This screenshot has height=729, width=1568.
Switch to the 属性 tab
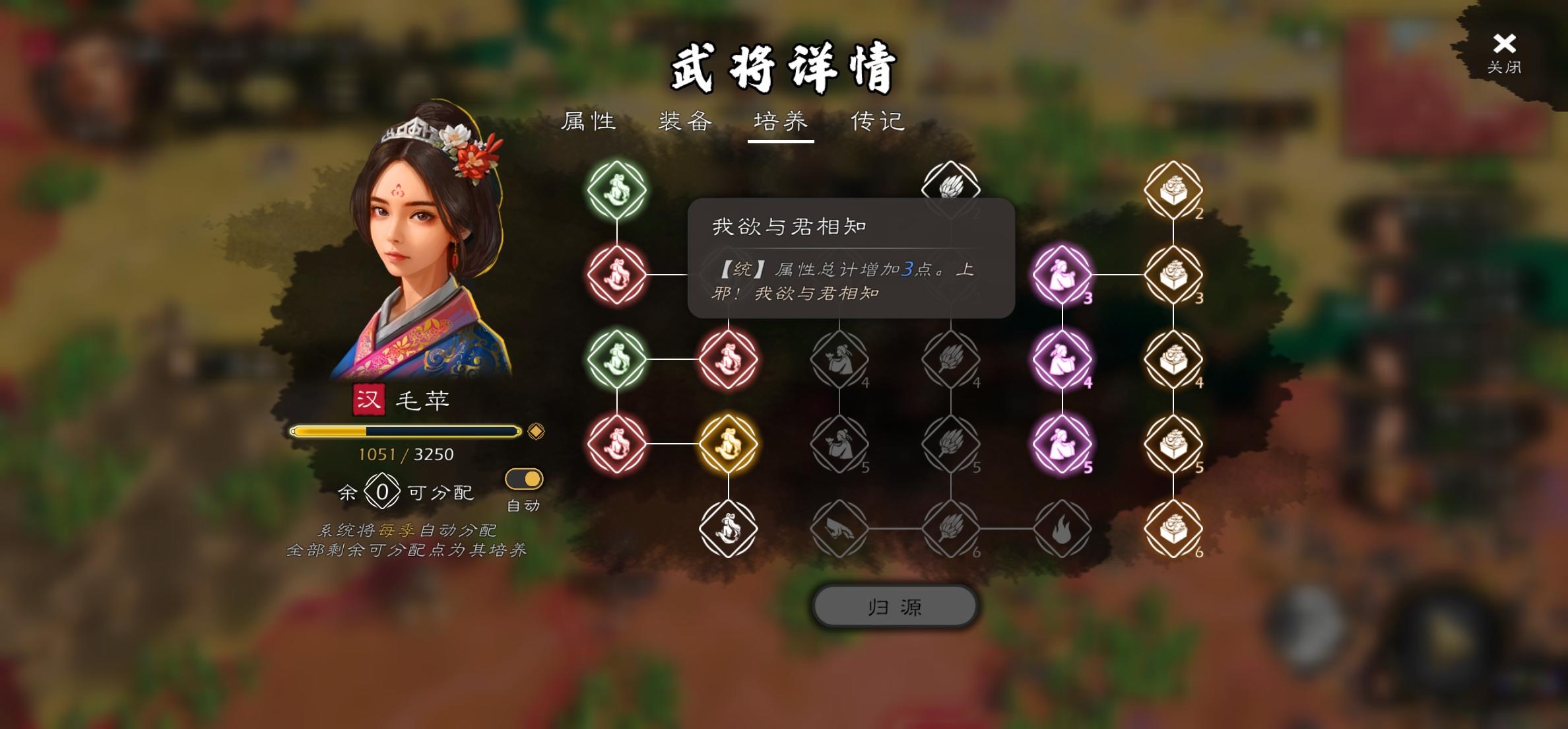pos(589,121)
